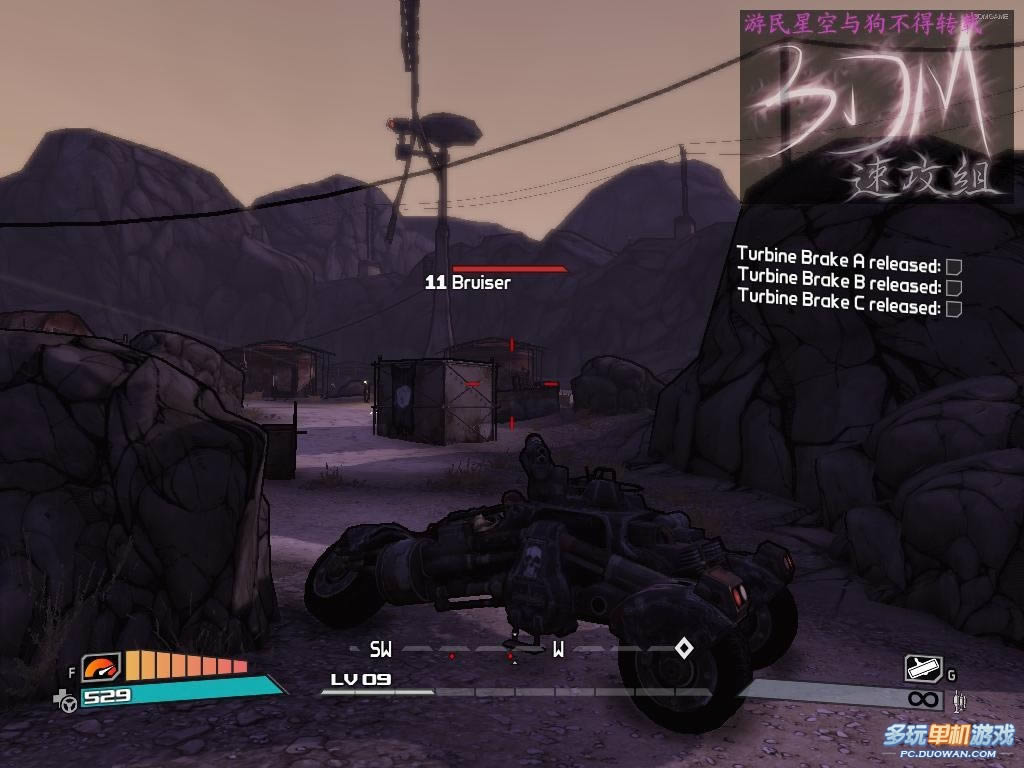Tick the Turbine Brake B released checkbox
Screen dimensions: 1024x768
pos(954,287)
